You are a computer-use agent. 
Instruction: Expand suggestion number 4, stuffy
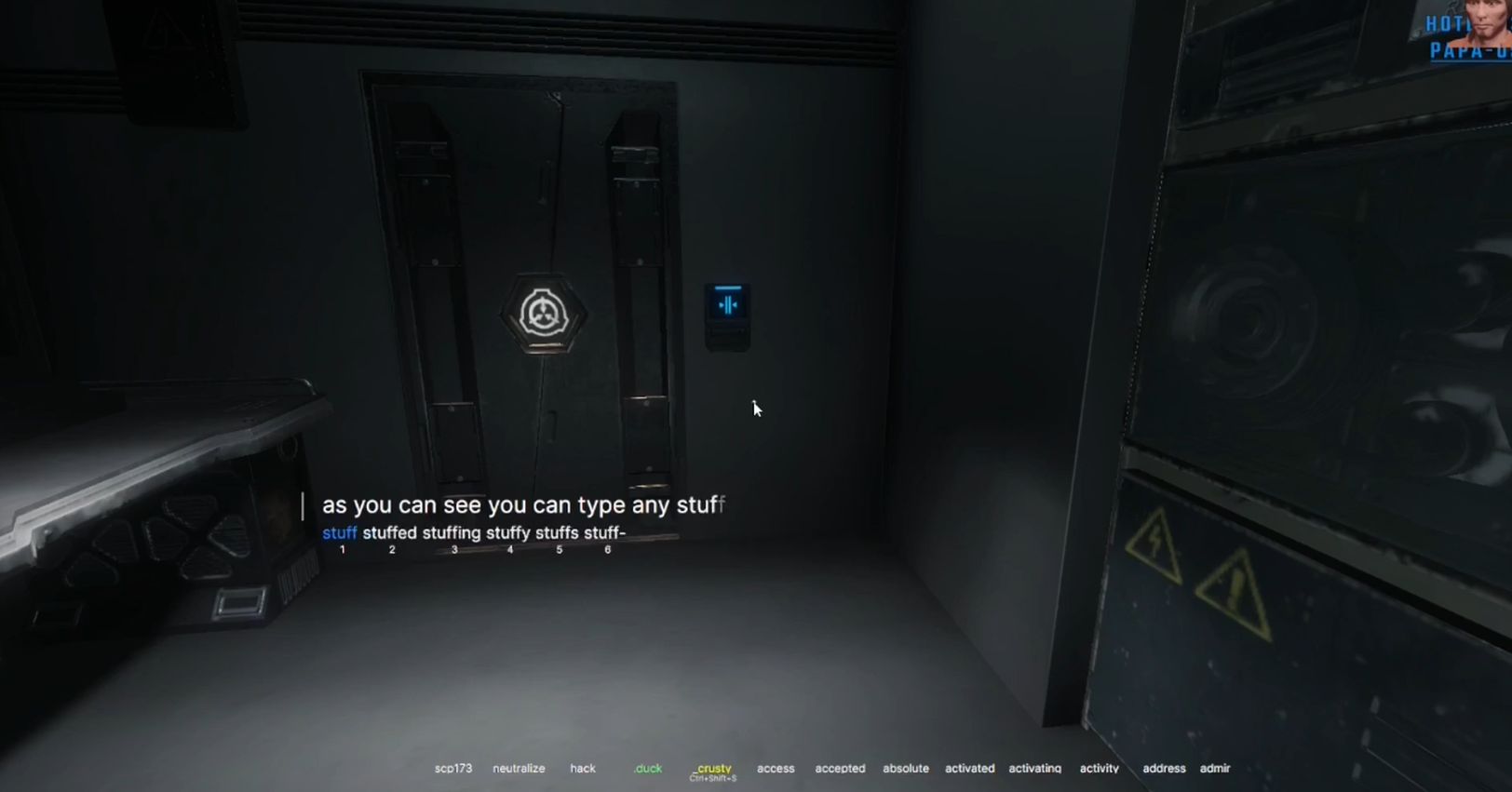pyautogui.click(x=510, y=532)
